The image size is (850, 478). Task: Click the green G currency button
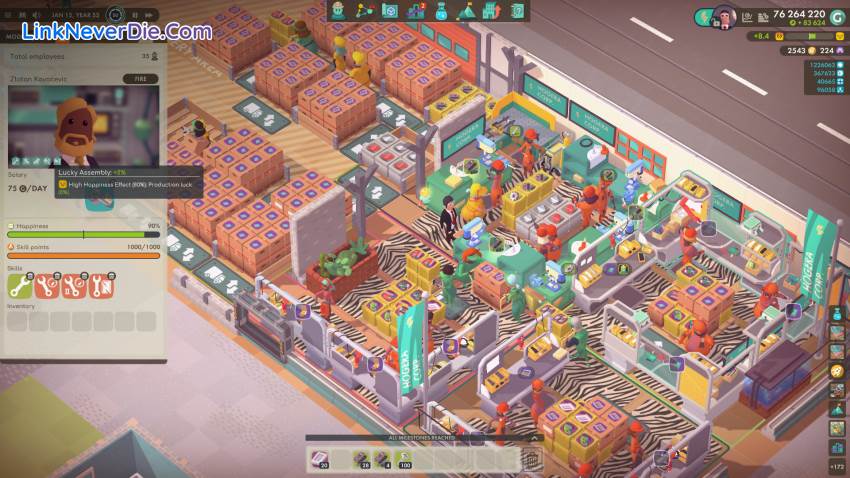[x=836, y=16]
